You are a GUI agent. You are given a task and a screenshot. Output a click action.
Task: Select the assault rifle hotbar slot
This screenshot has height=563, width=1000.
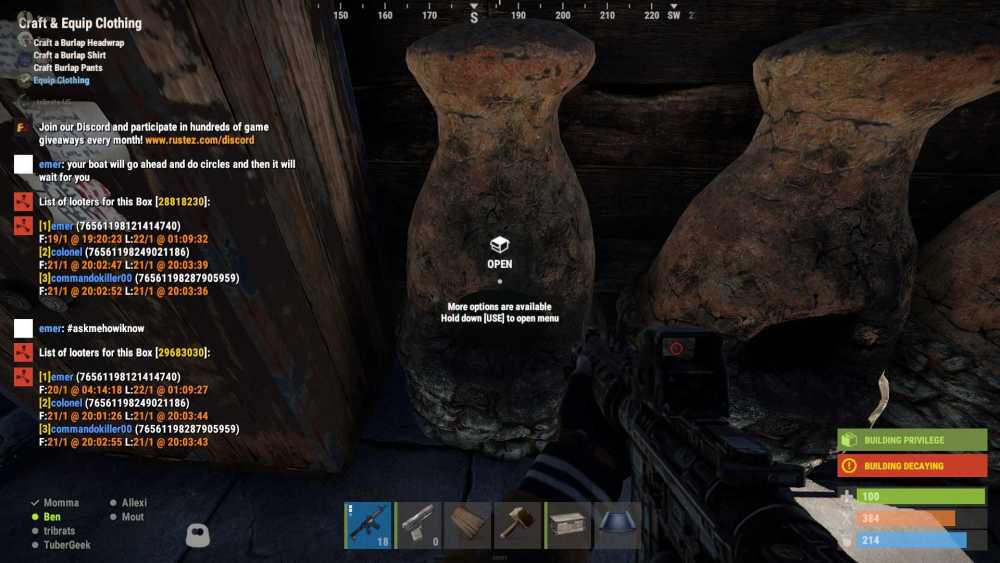click(x=369, y=525)
